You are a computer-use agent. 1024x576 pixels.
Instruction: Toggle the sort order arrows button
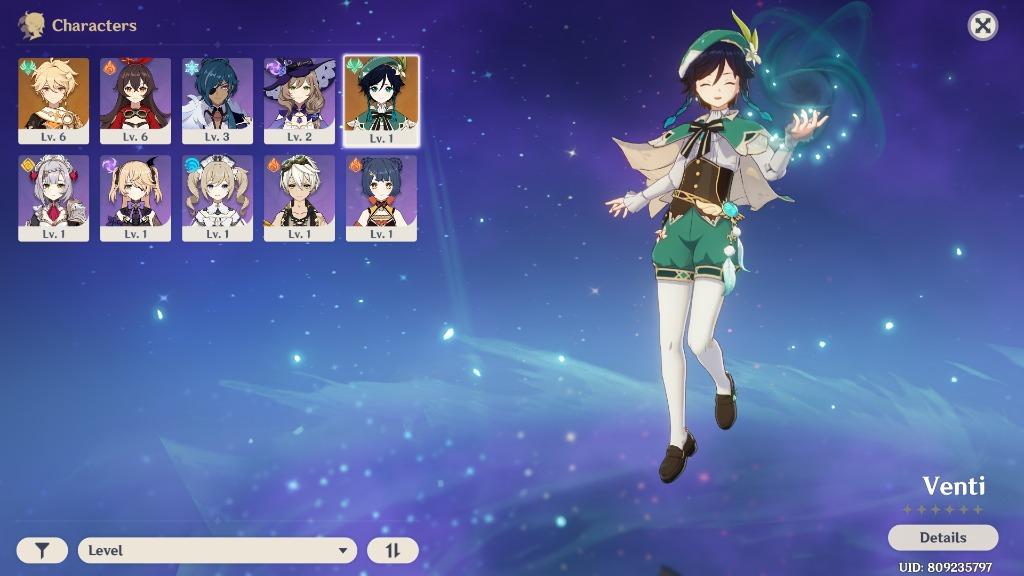[392, 550]
